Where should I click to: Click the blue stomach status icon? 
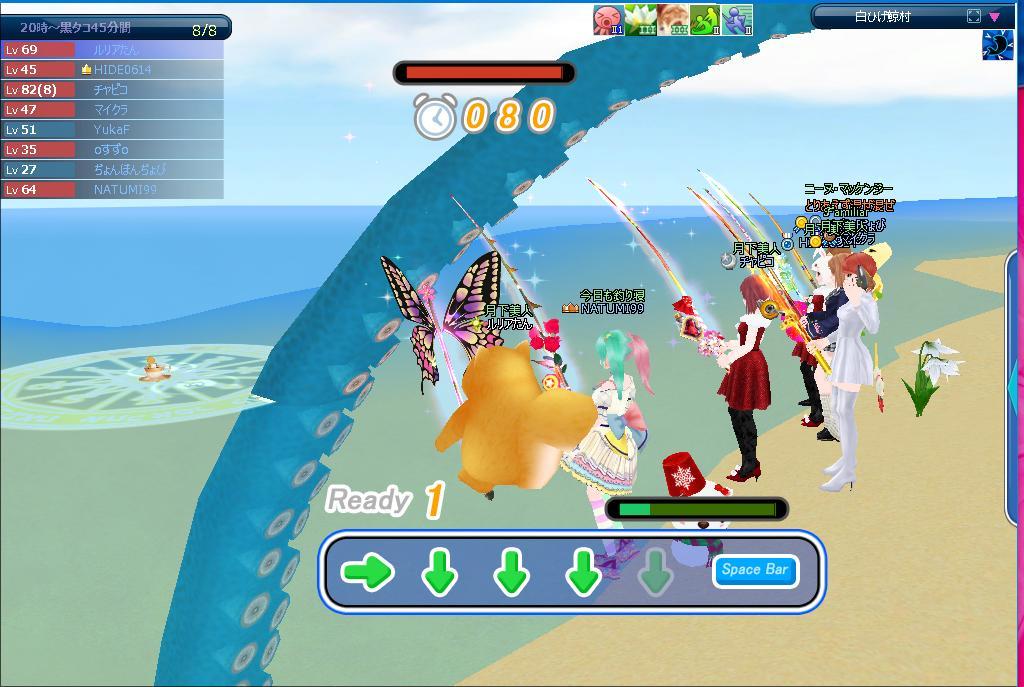tap(998, 44)
